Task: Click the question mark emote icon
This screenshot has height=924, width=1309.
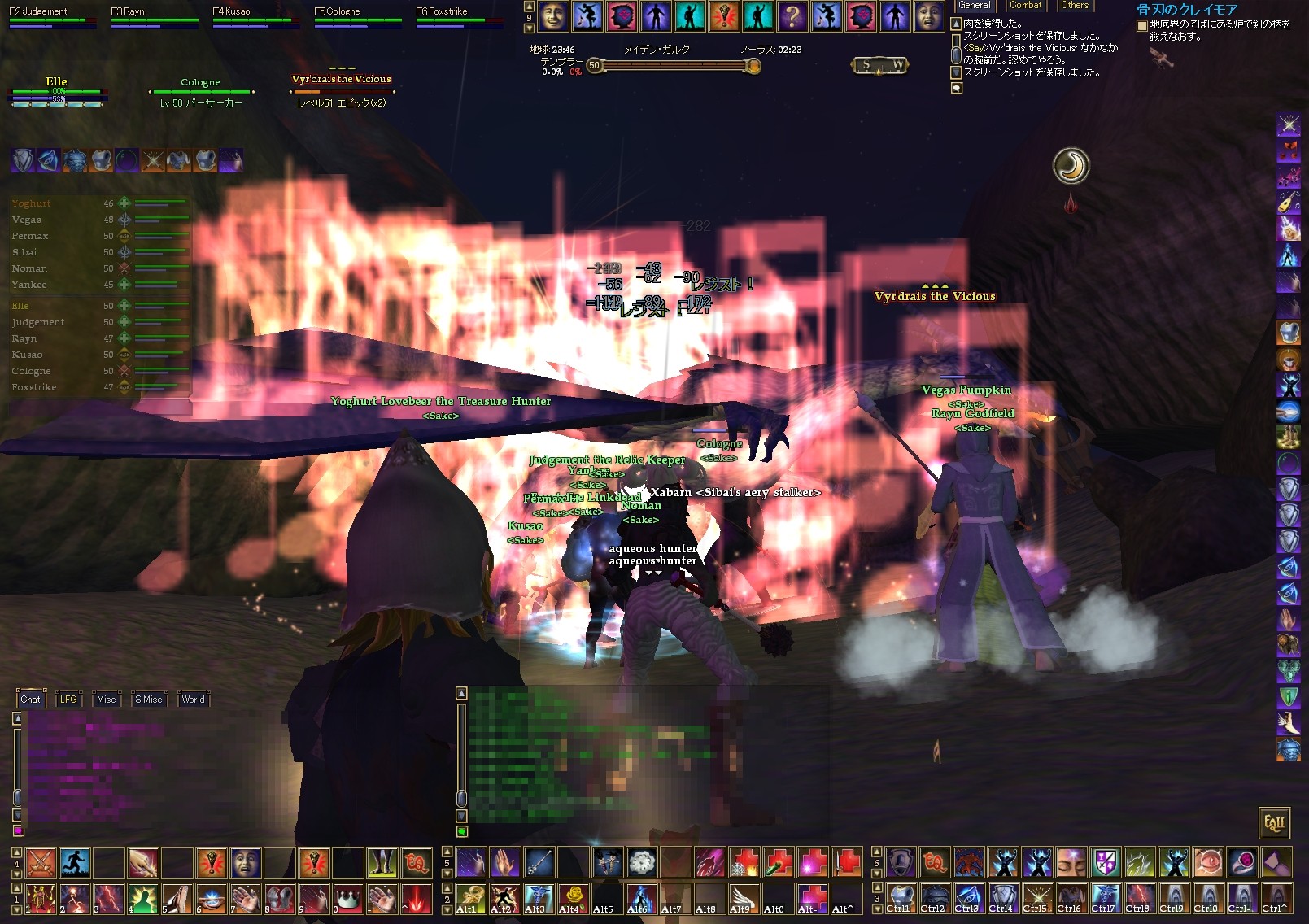Action: 792,16
